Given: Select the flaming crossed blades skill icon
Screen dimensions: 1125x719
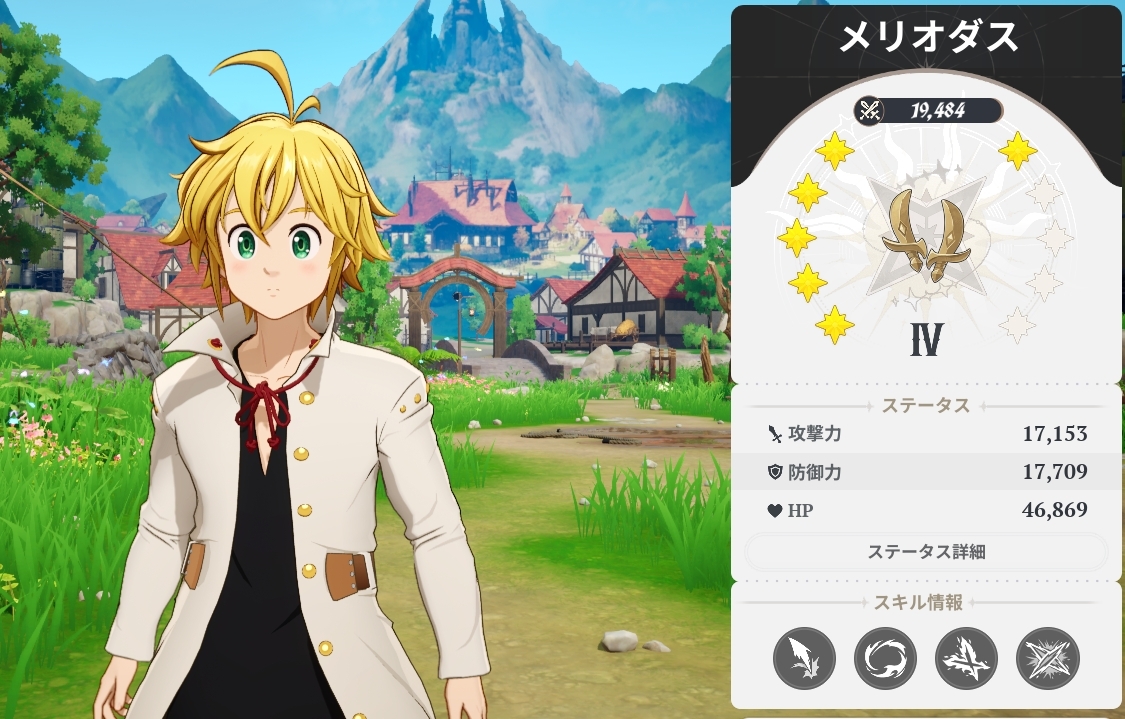Looking at the screenshot, I should [967, 659].
